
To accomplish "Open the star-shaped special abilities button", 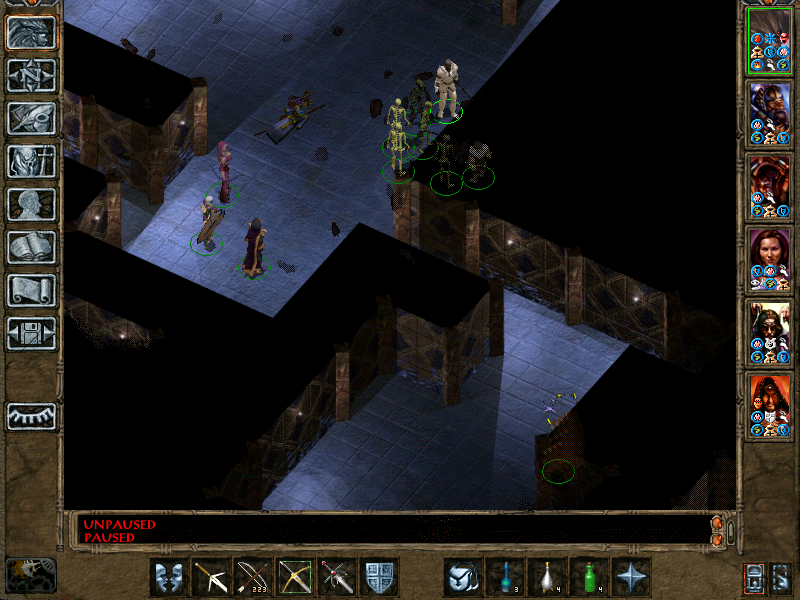I will (x=631, y=577).
